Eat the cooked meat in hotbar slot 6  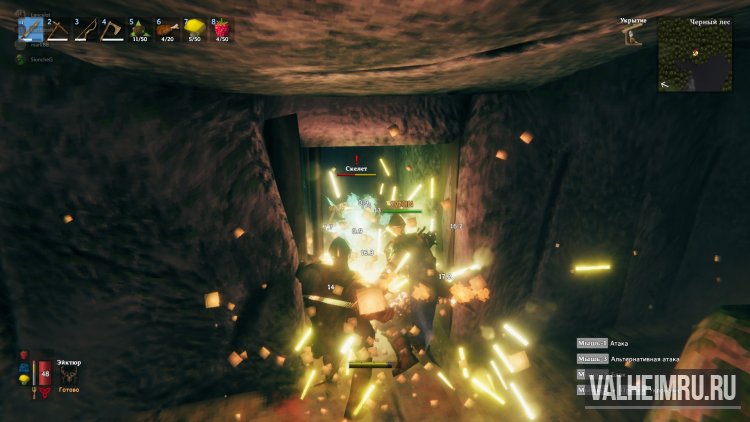coord(166,29)
